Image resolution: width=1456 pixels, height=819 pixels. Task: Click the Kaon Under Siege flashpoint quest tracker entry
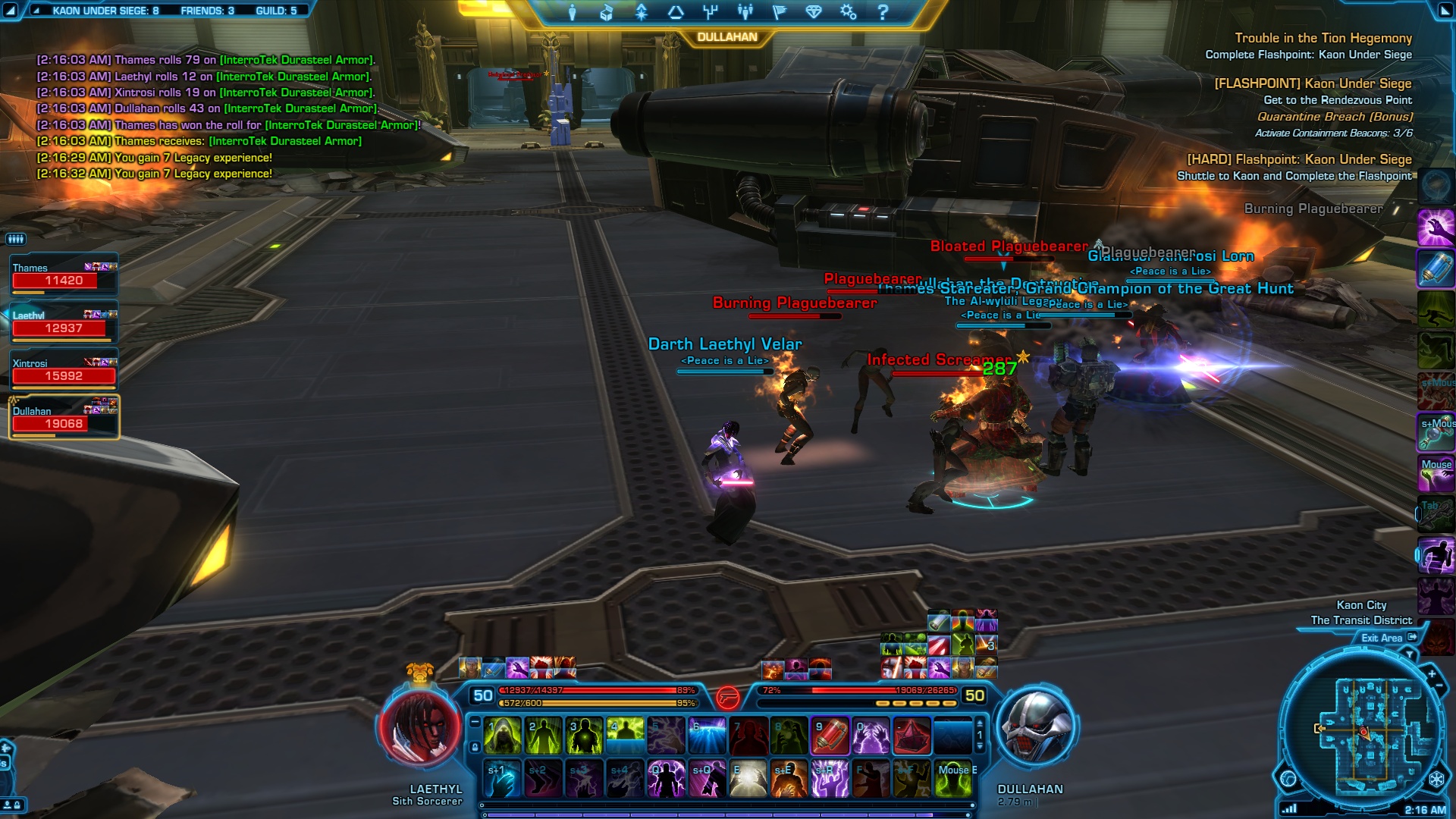coord(1312,83)
